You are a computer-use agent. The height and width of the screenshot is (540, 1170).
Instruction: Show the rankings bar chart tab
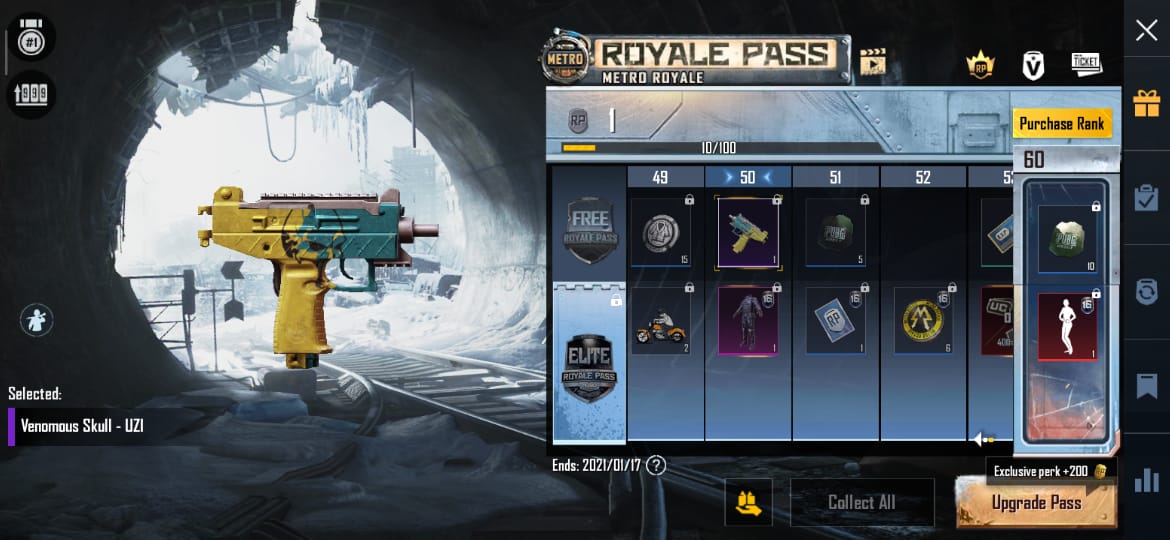1146,481
